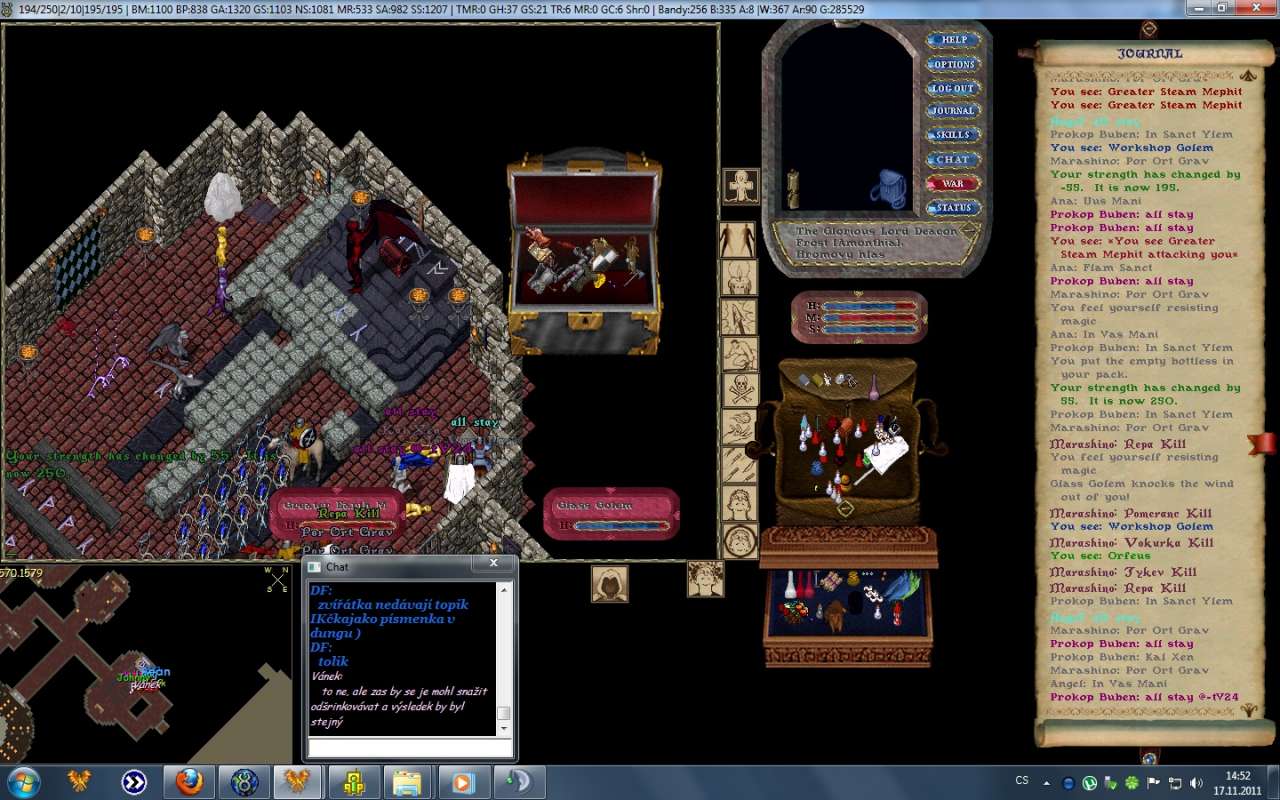The height and width of the screenshot is (800, 1280).
Task: Select the blue feathers in the wooden box
Action: 903,586
